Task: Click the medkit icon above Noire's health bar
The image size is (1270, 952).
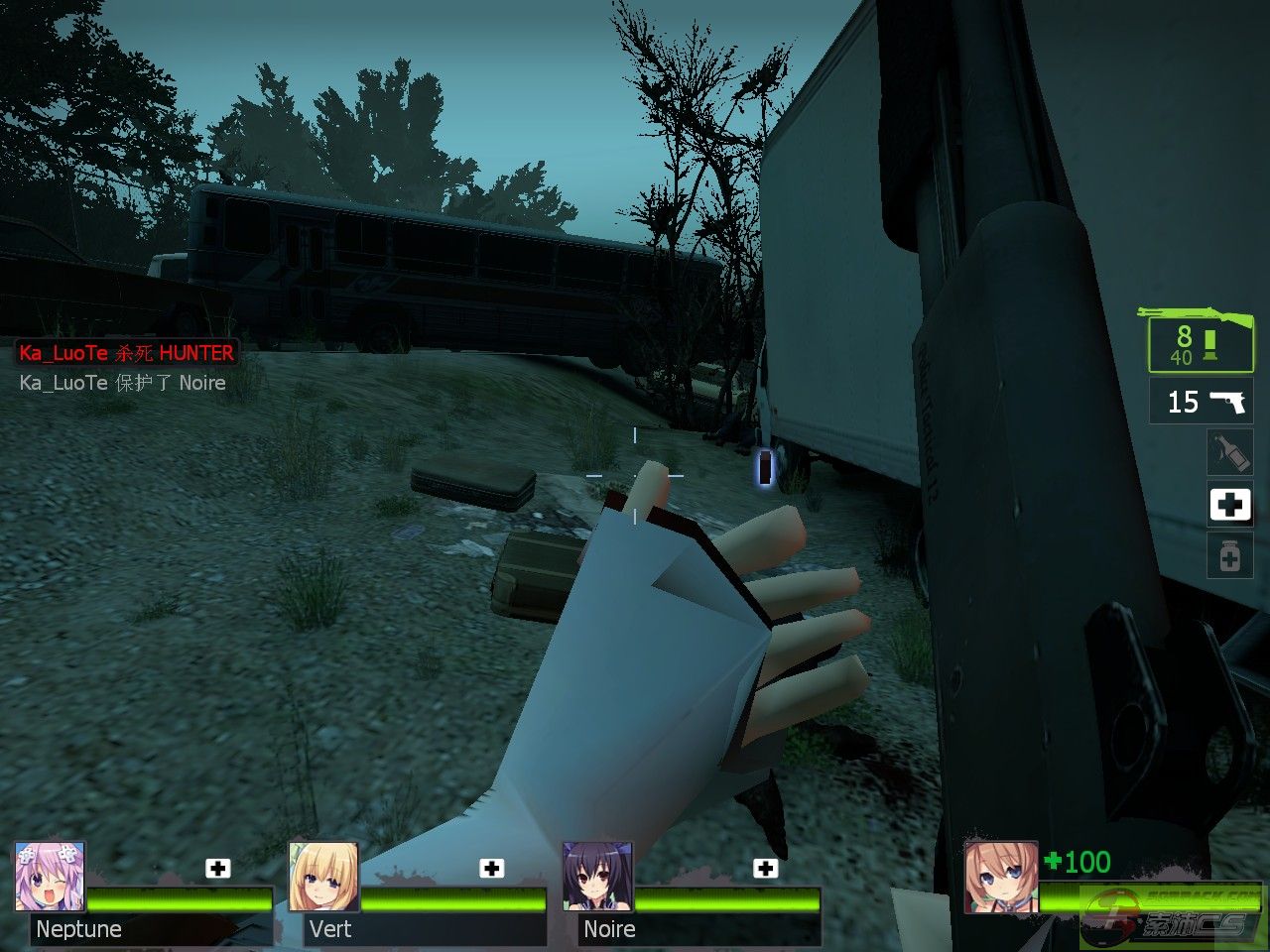Action: tap(766, 869)
